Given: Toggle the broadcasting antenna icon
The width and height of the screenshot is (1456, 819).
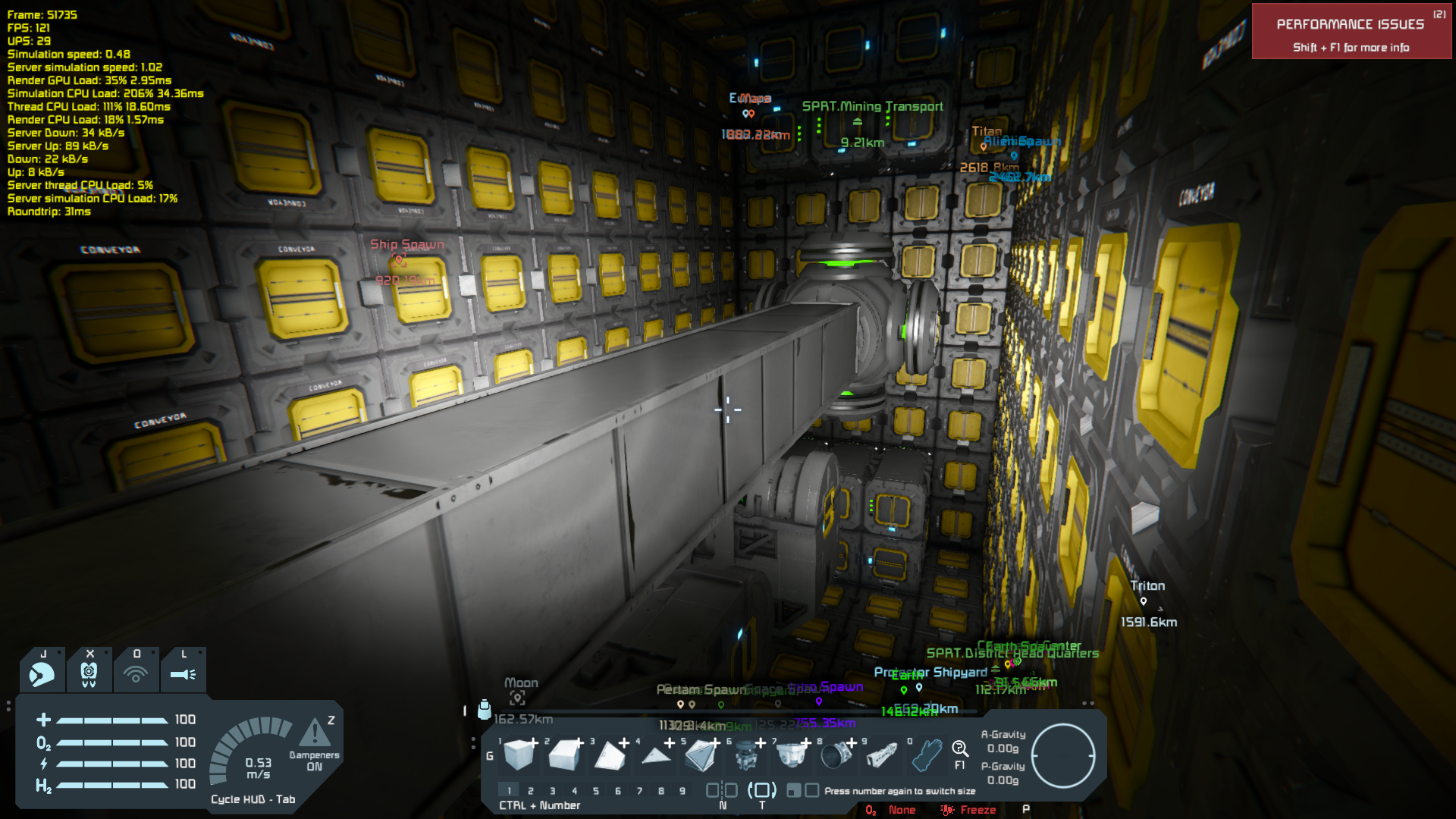Looking at the screenshot, I should [x=136, y=673].
